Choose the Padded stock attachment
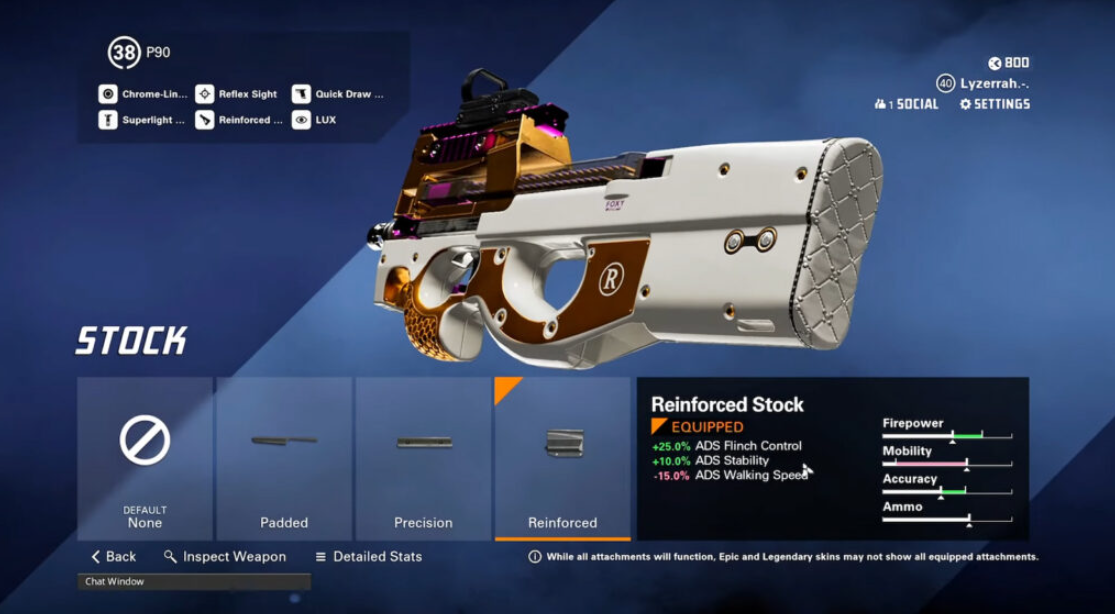The width and height of the screenshot is (1115, 614). [x=284, y=458]
